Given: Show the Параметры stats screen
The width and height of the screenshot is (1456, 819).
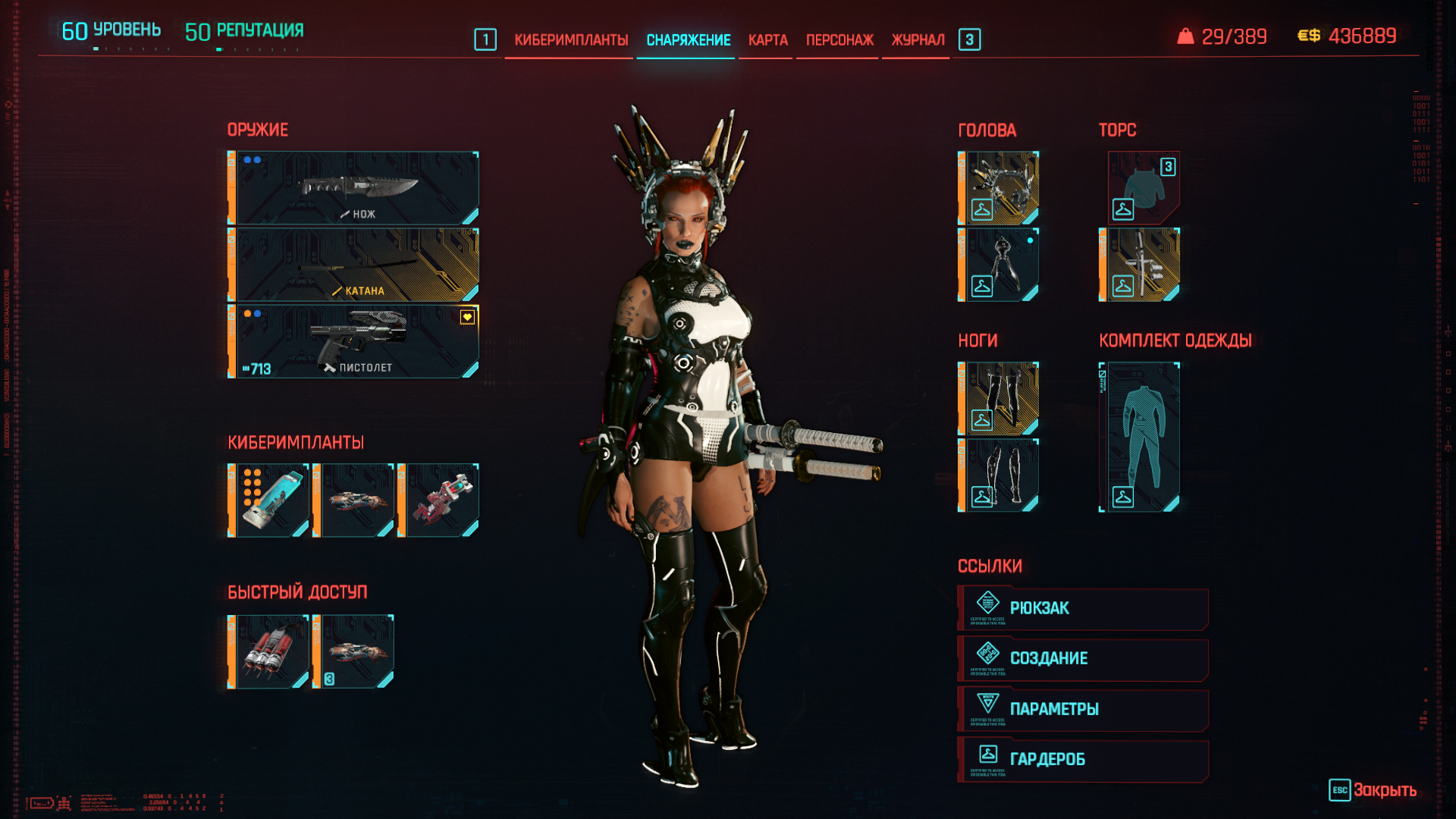Looking at the screenshot, I should (1083, 709).
